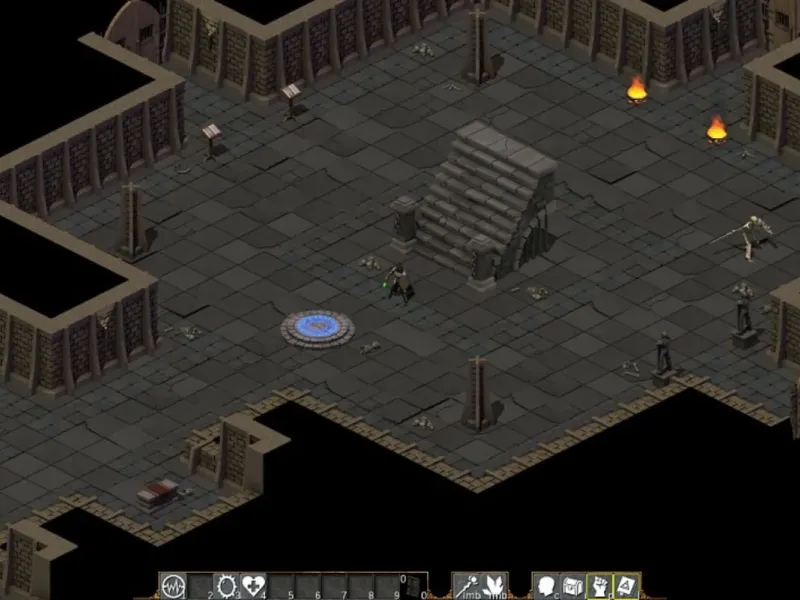Open the inventory chest icon

[572, 586]
